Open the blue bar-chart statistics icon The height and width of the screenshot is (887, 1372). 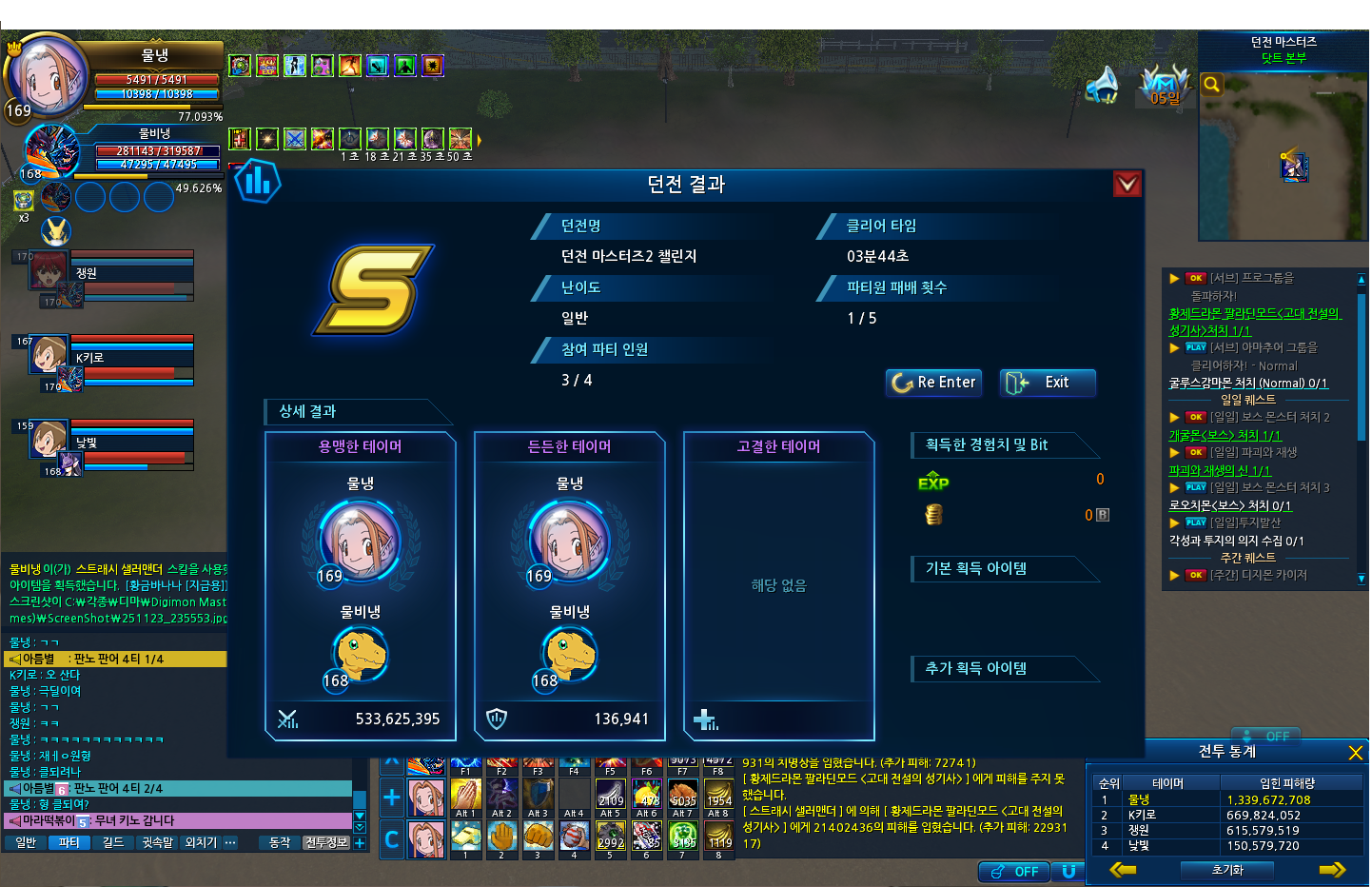258,180
